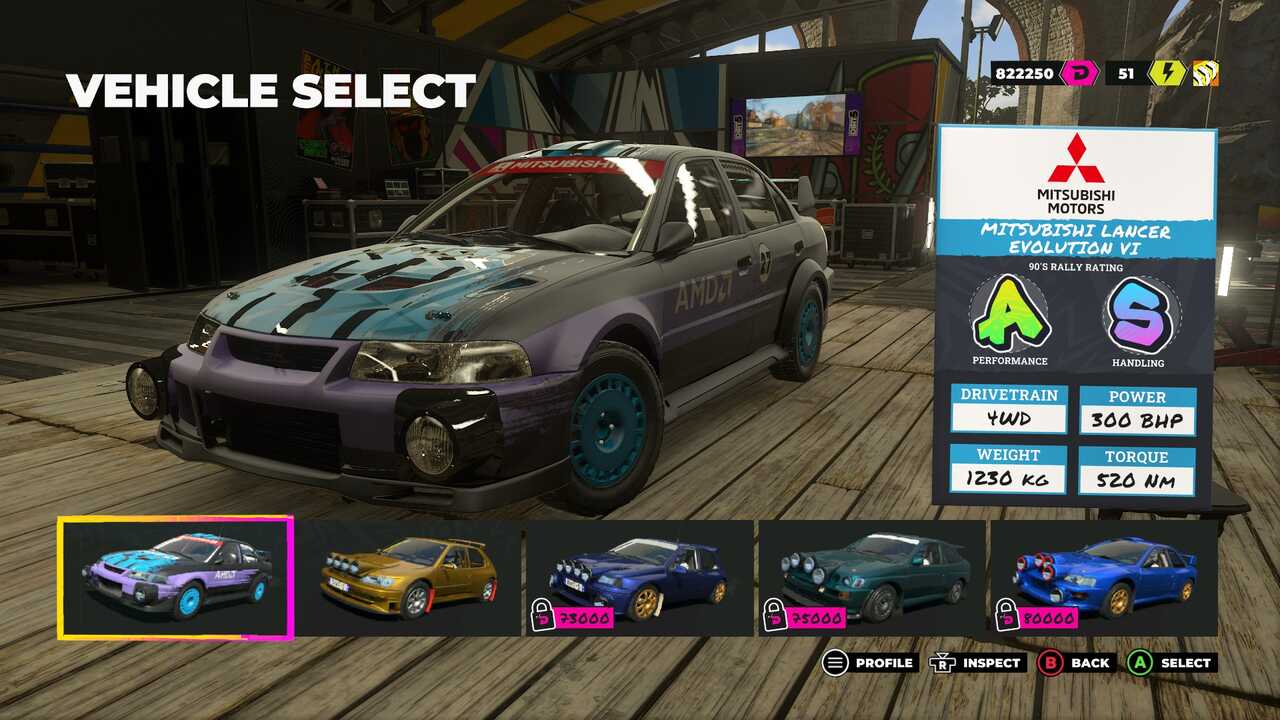Image resolution: width=1280 pixels, height=720 pixels.
Task: Inspect the selected vehicle
Action: (x=978, y=662)
